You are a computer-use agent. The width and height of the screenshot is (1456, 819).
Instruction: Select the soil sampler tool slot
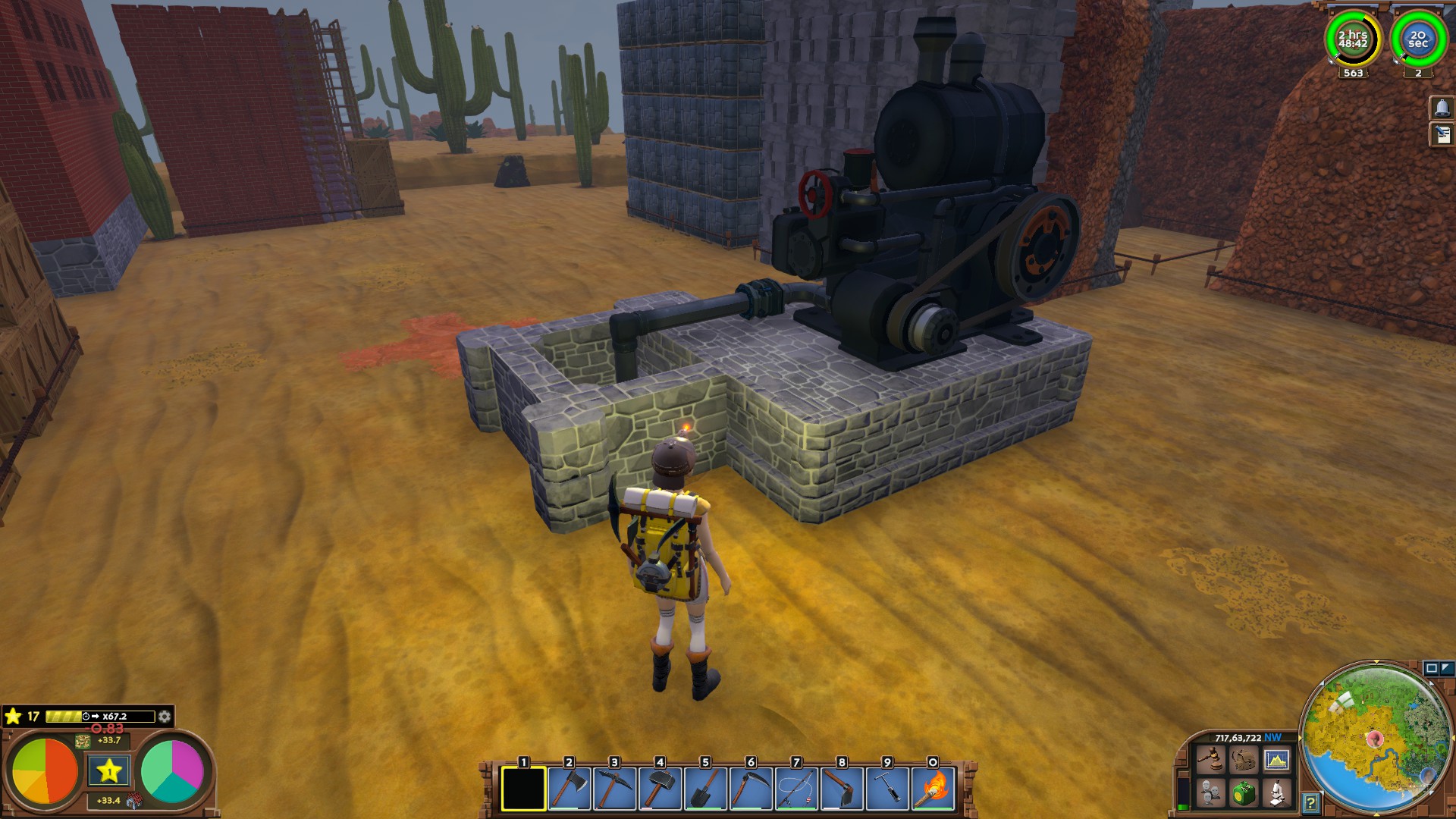coord(887,789)
